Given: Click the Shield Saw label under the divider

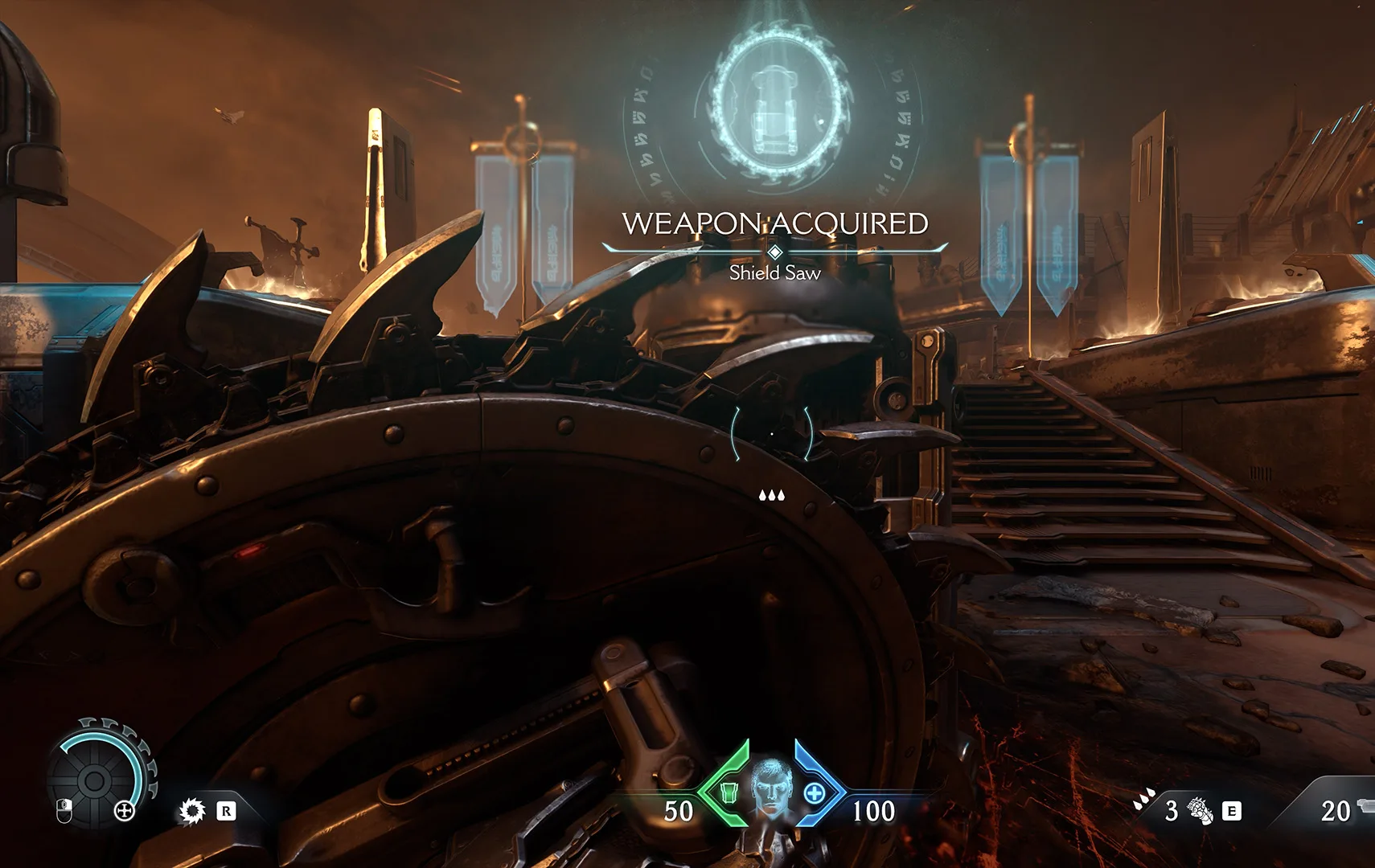Looking at the screenshot, I should (x=774, y=273).
